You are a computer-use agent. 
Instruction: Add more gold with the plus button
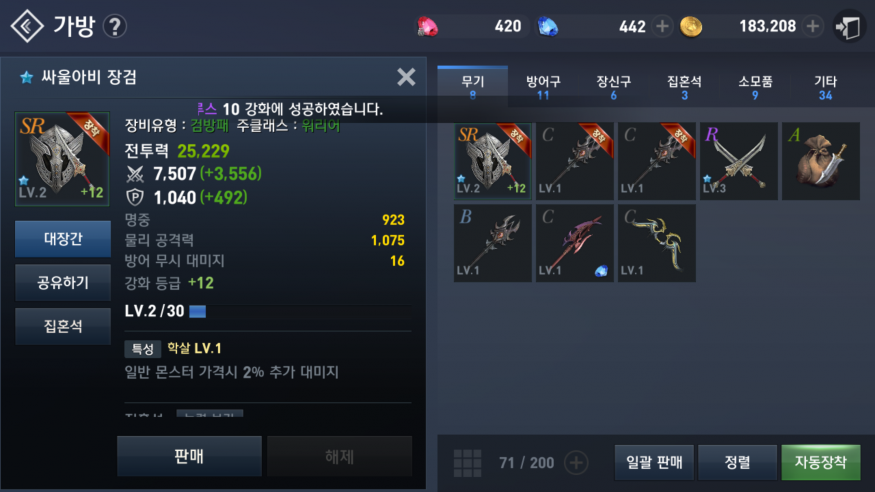pyautogui.click(x=813, y=26)
